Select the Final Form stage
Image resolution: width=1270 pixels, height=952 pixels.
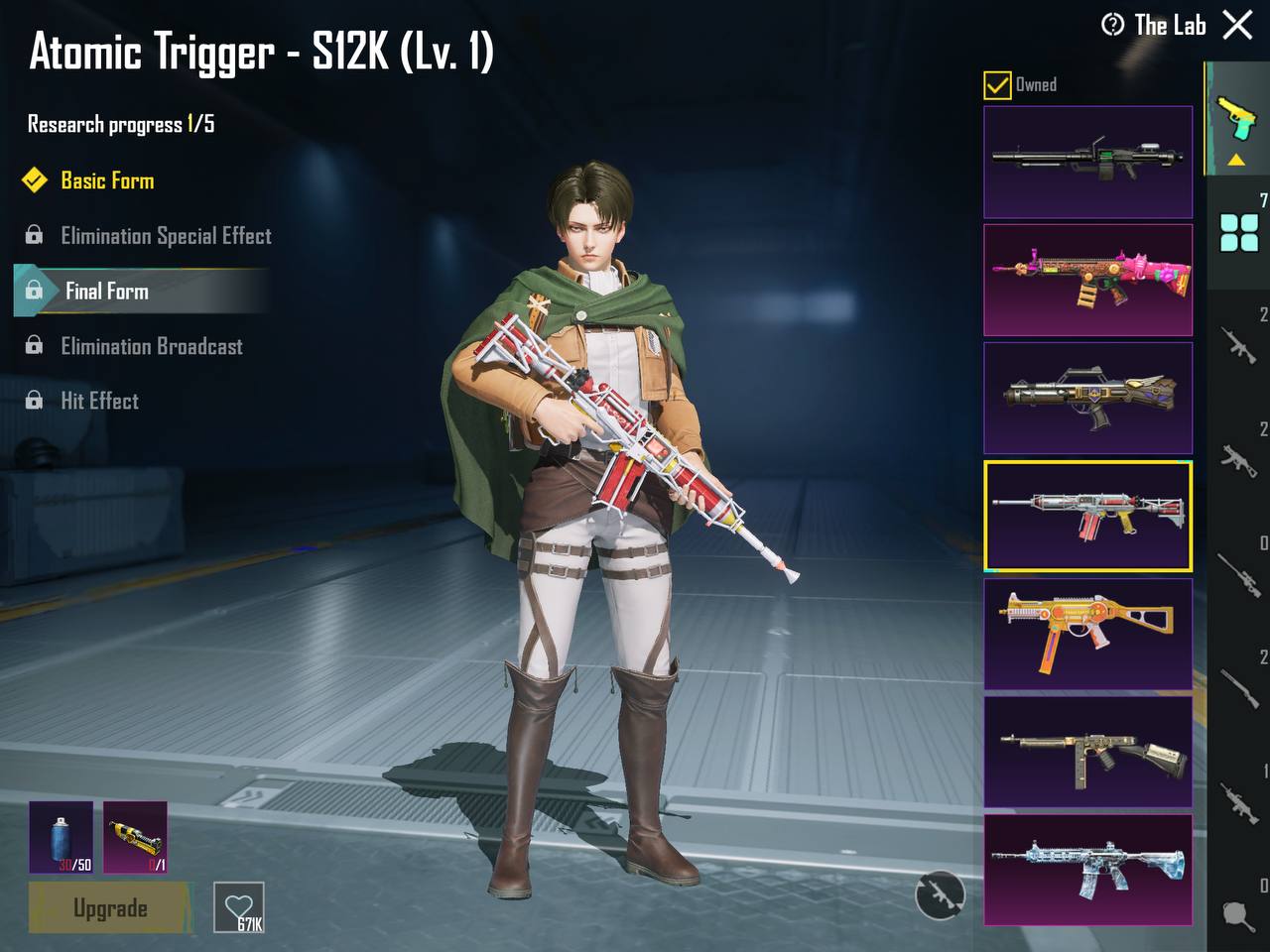(x=107, y=291)
